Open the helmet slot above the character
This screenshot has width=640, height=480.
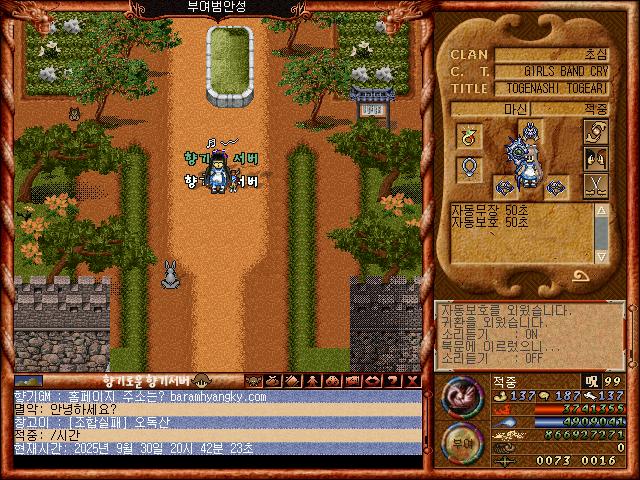[530, 129]
